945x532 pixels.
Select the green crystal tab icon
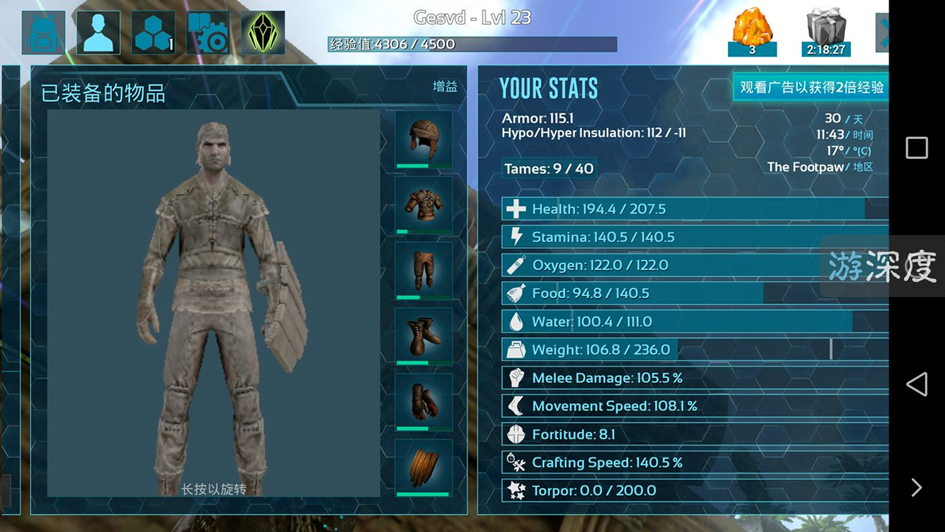(263, 33)
